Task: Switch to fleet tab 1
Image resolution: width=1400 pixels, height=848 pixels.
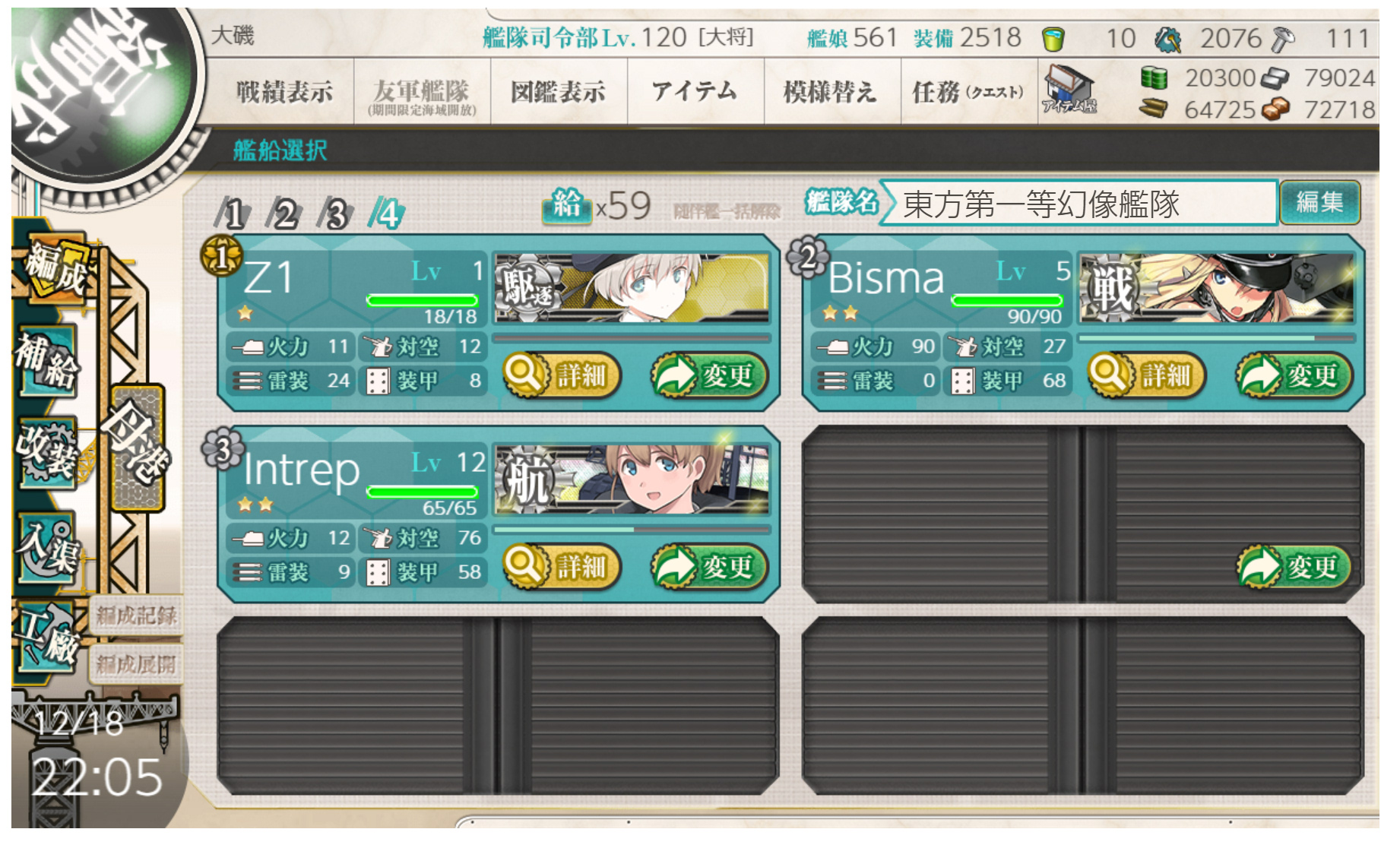Action: pos(233,214)
